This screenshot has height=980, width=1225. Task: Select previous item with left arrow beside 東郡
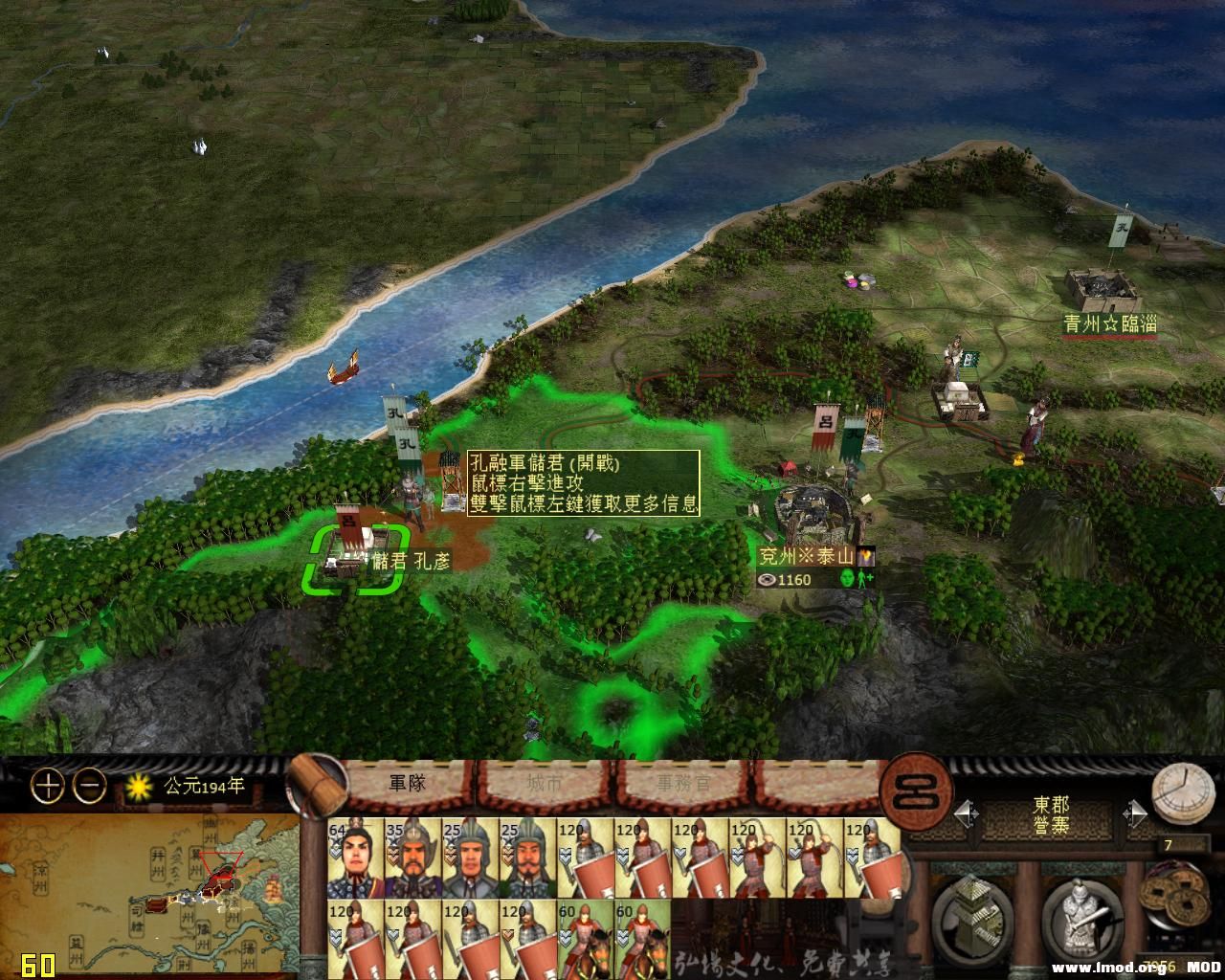(x=967, y=813)
